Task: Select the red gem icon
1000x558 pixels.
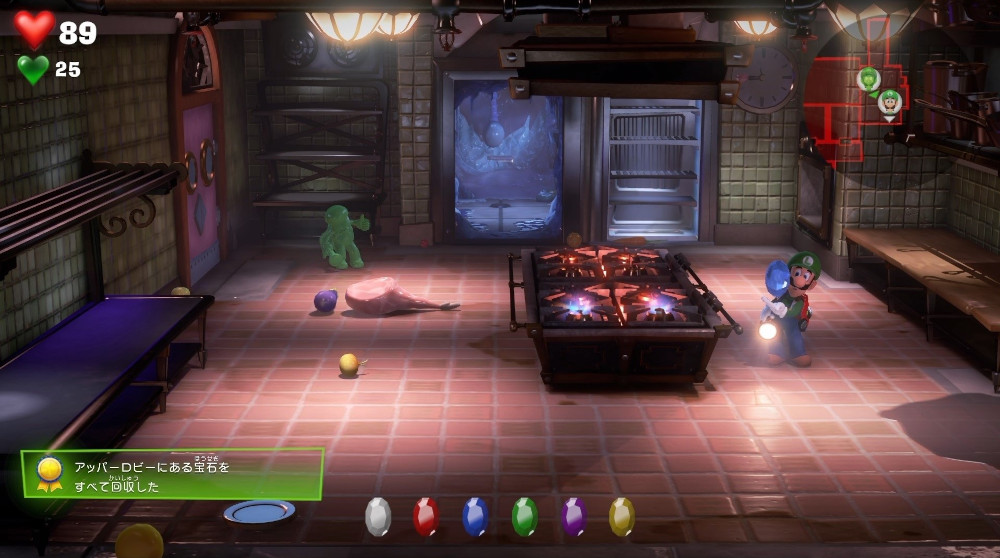Action: coord(426,516)
